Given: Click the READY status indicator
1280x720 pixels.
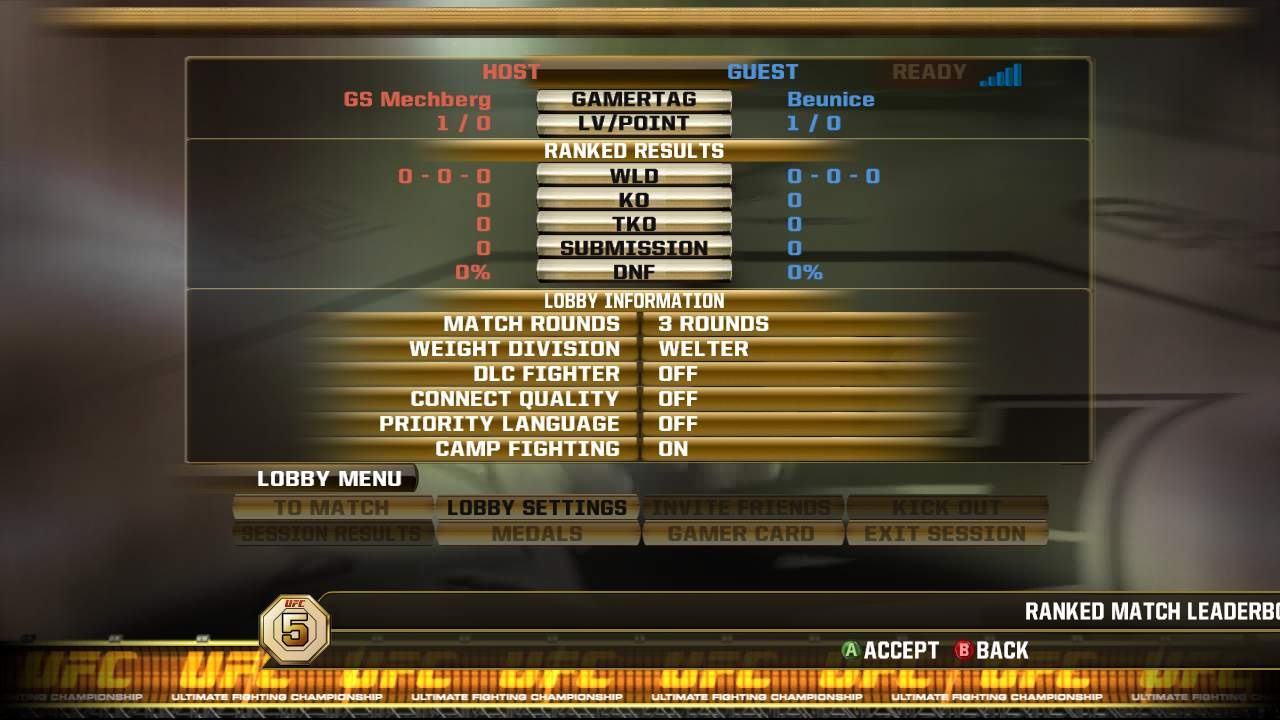Looking at the screenshot, I should (x=929, y=72).
